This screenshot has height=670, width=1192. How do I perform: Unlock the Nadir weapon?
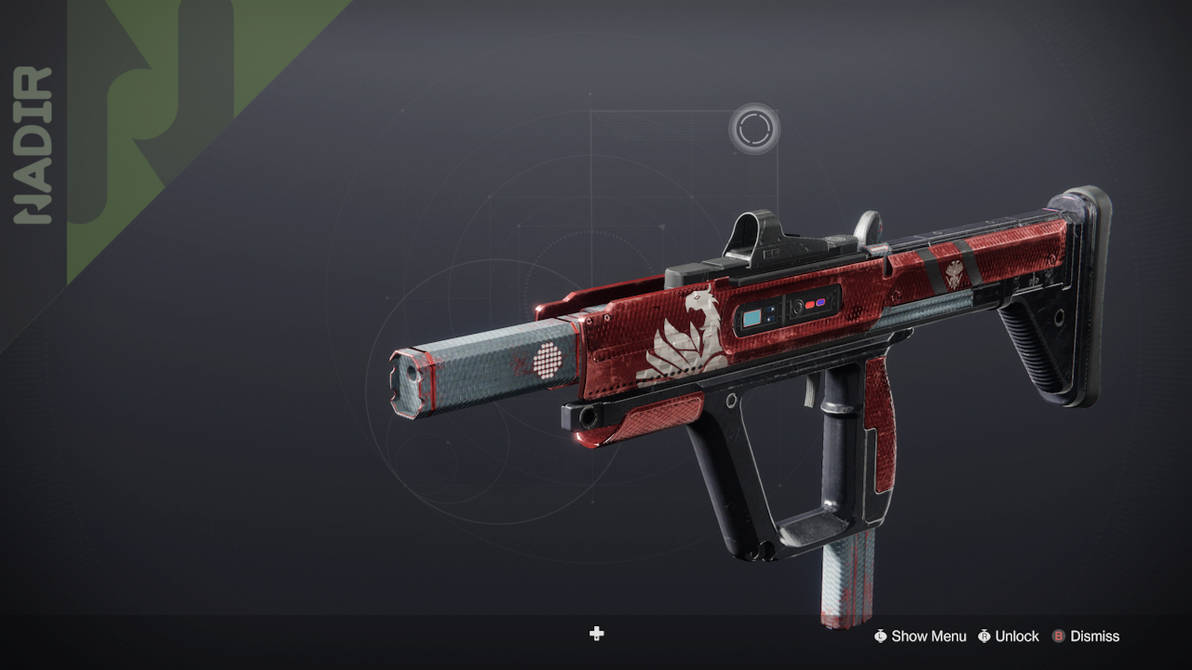tap(1008, 636)
